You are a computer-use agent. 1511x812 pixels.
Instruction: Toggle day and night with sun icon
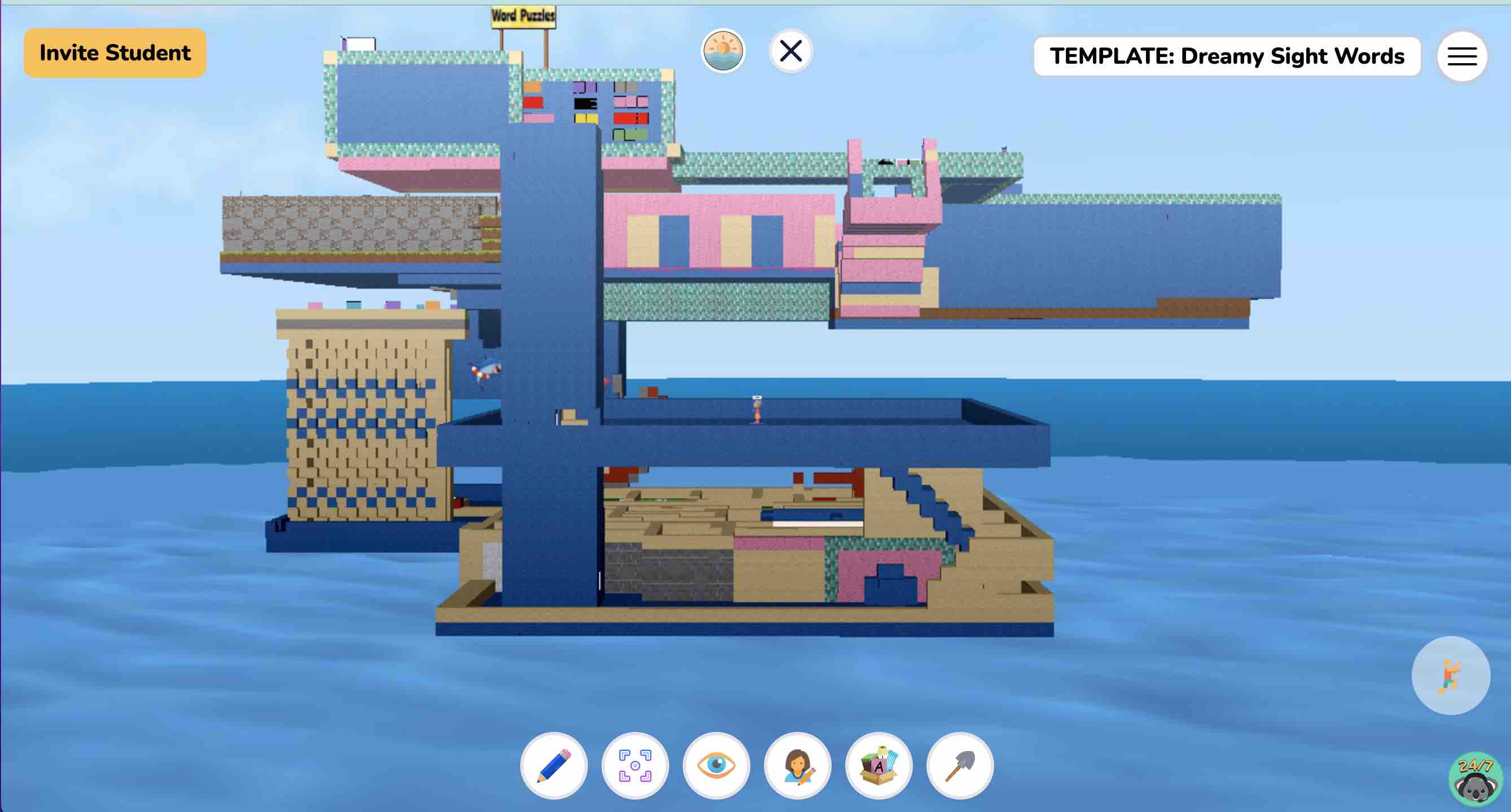722,51
